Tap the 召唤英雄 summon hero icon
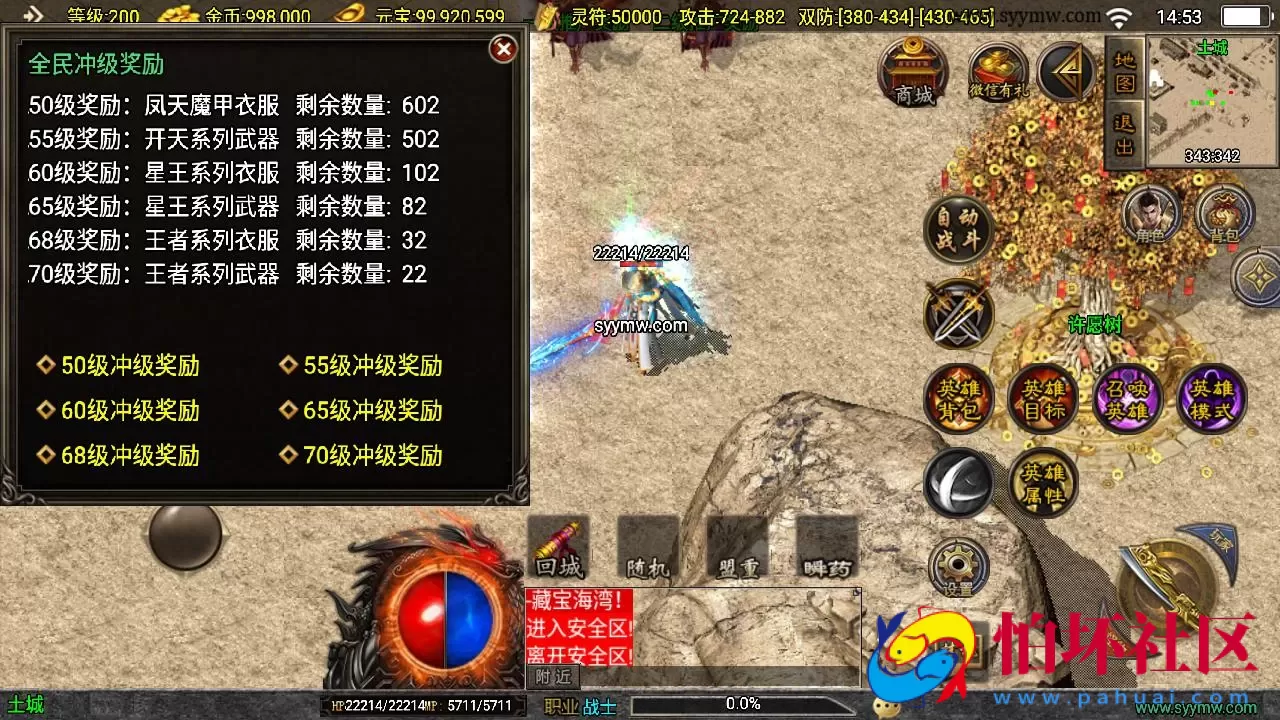This screenshot has width=1280, height=720. 1128,397
